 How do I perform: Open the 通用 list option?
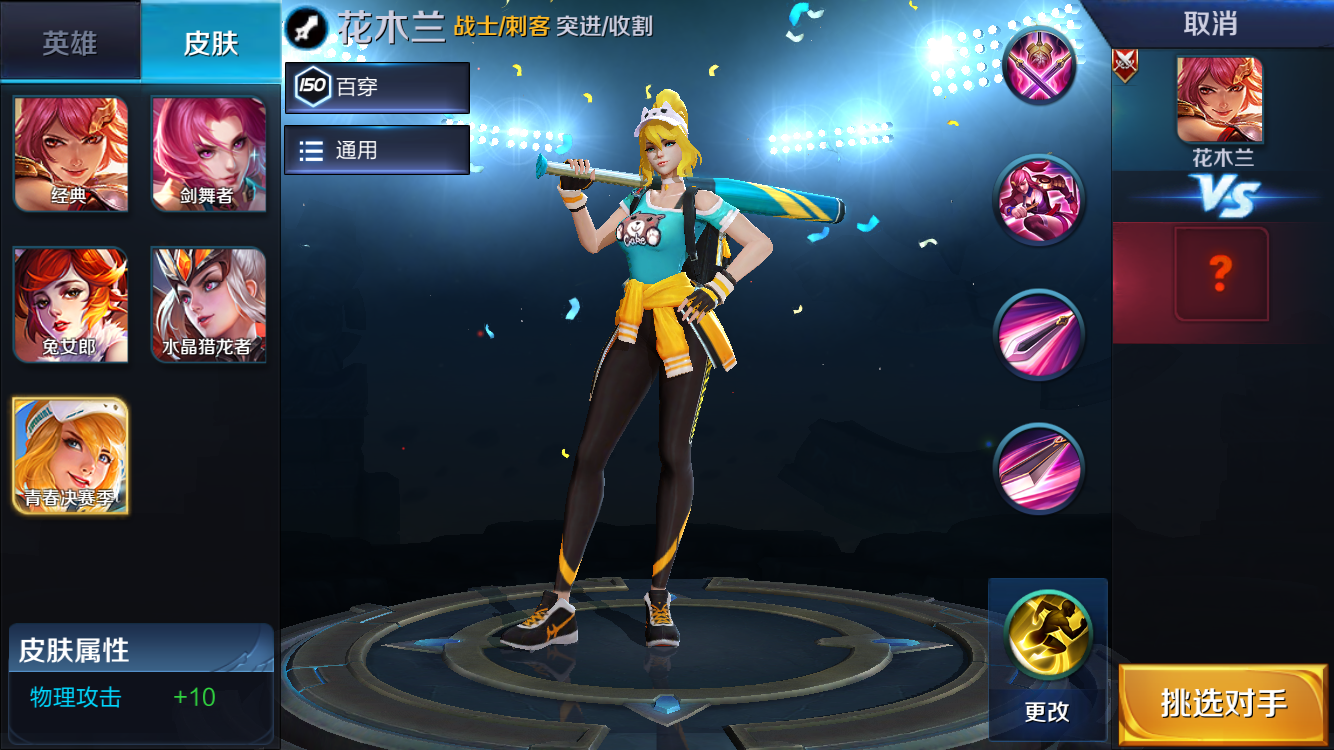tap(376, 149)
